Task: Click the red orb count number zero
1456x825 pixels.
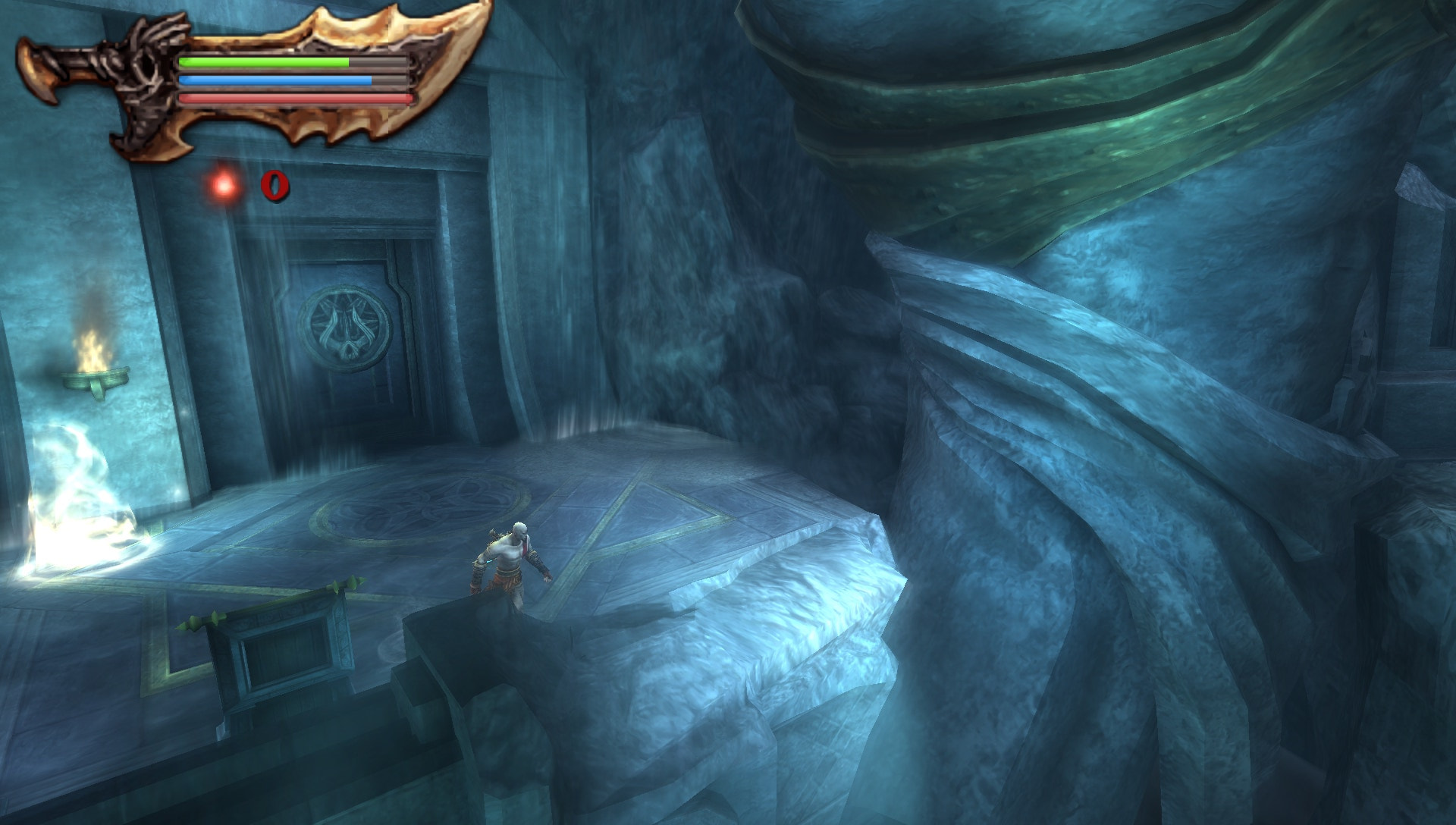Action: click(x=275, y=186)
